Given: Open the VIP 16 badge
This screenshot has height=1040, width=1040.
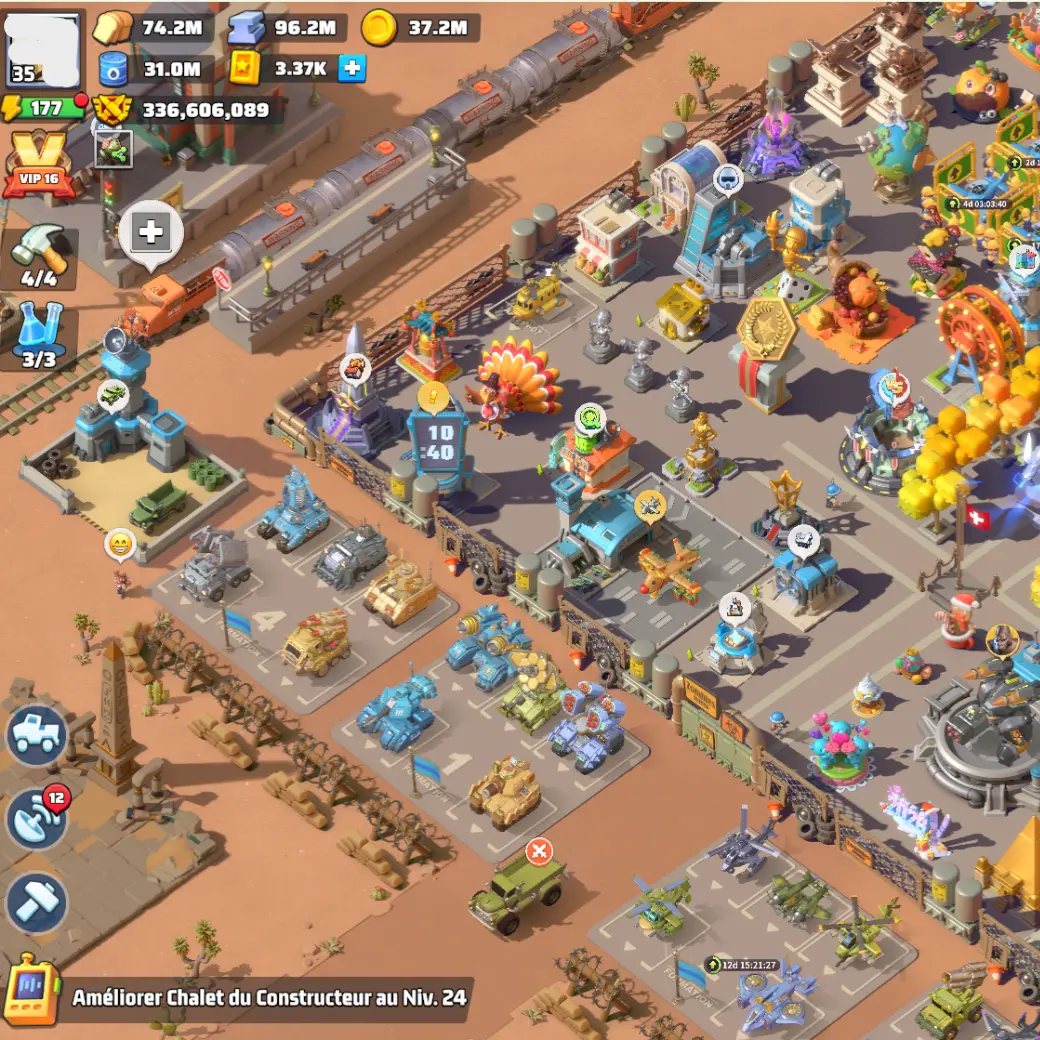Looking at the screenshot, I should click(x=38, y=166).
